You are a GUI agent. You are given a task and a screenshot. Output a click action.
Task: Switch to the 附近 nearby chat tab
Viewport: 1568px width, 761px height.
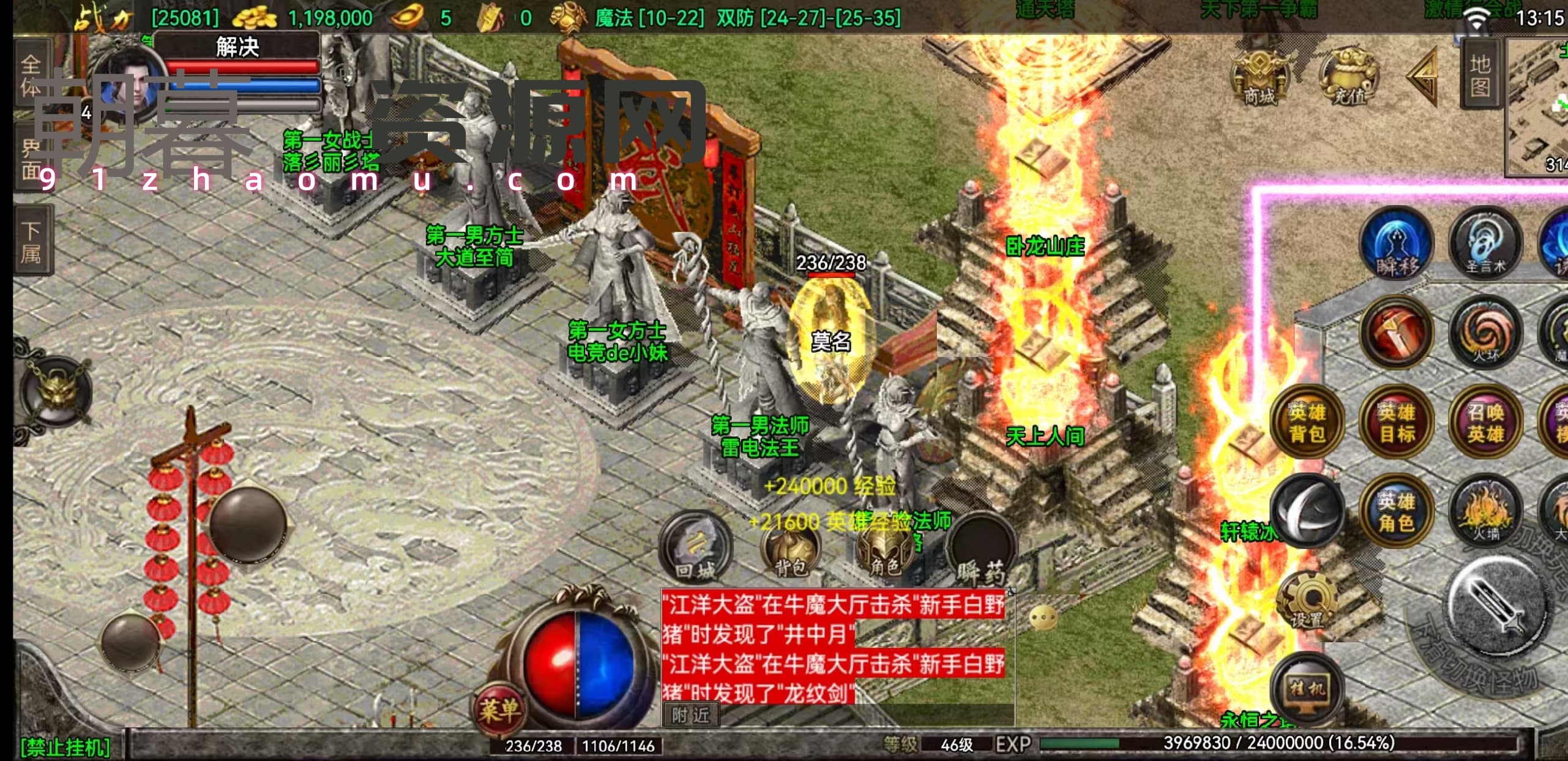(x=690, y=715)
